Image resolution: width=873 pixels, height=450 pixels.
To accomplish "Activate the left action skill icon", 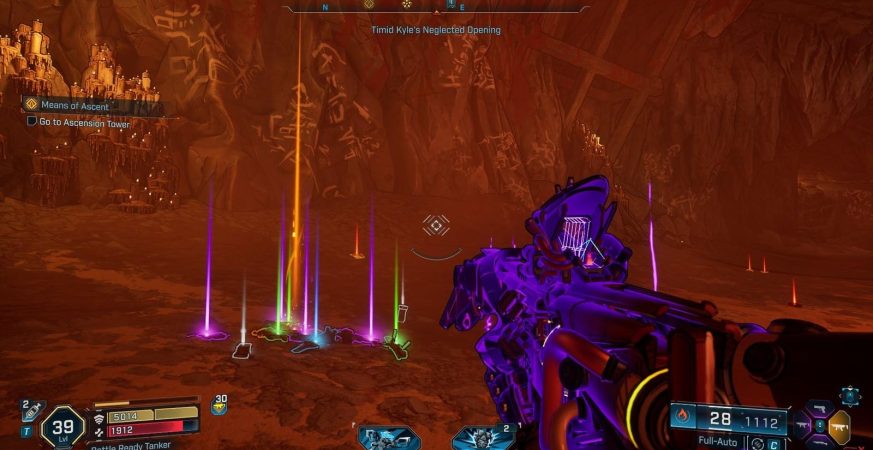I will 389,438.
